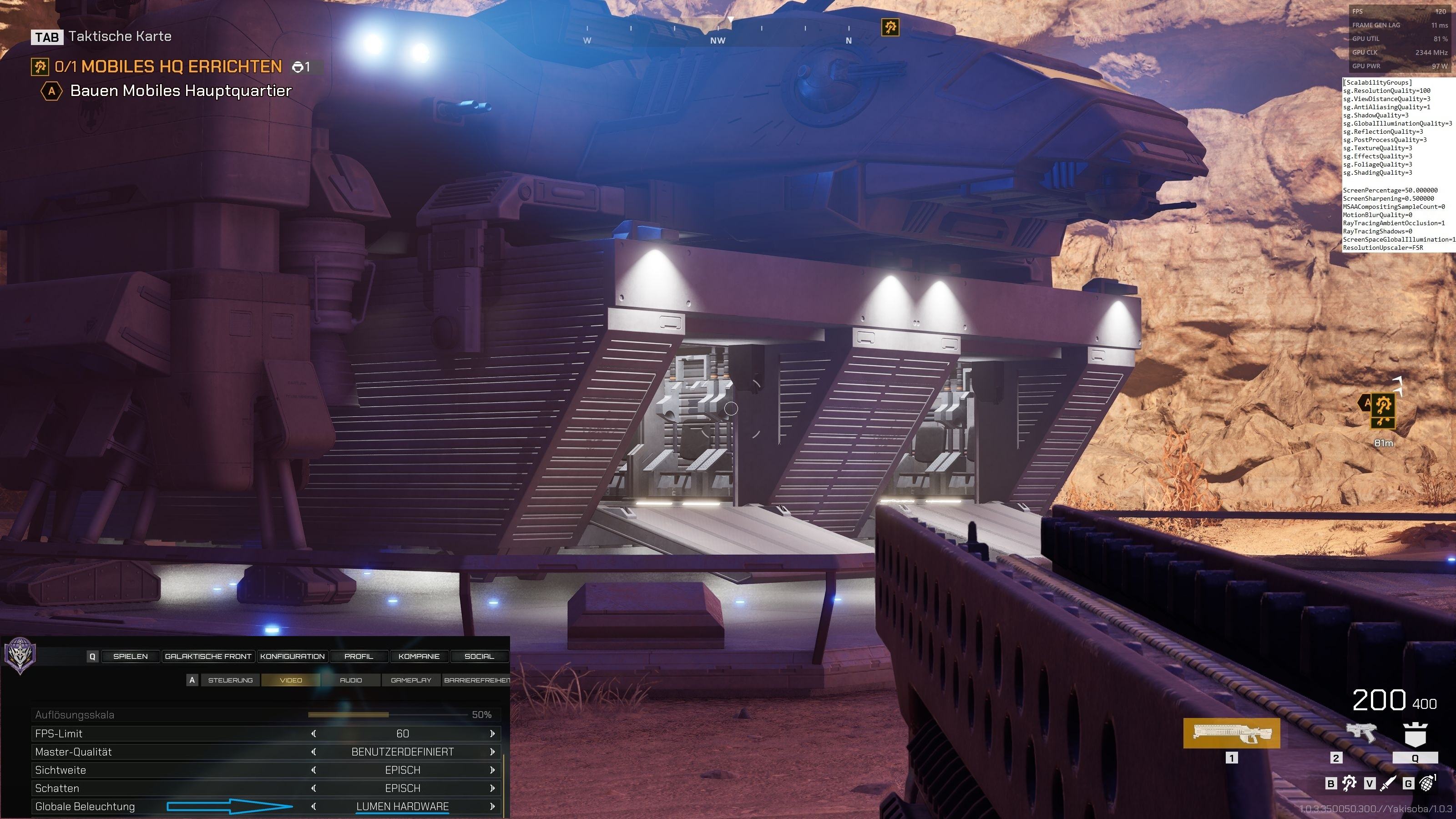Image resolution: width=1456 pixels, height=819 pixels.
Task: Select the Profil tab
Action: [359, 656]
